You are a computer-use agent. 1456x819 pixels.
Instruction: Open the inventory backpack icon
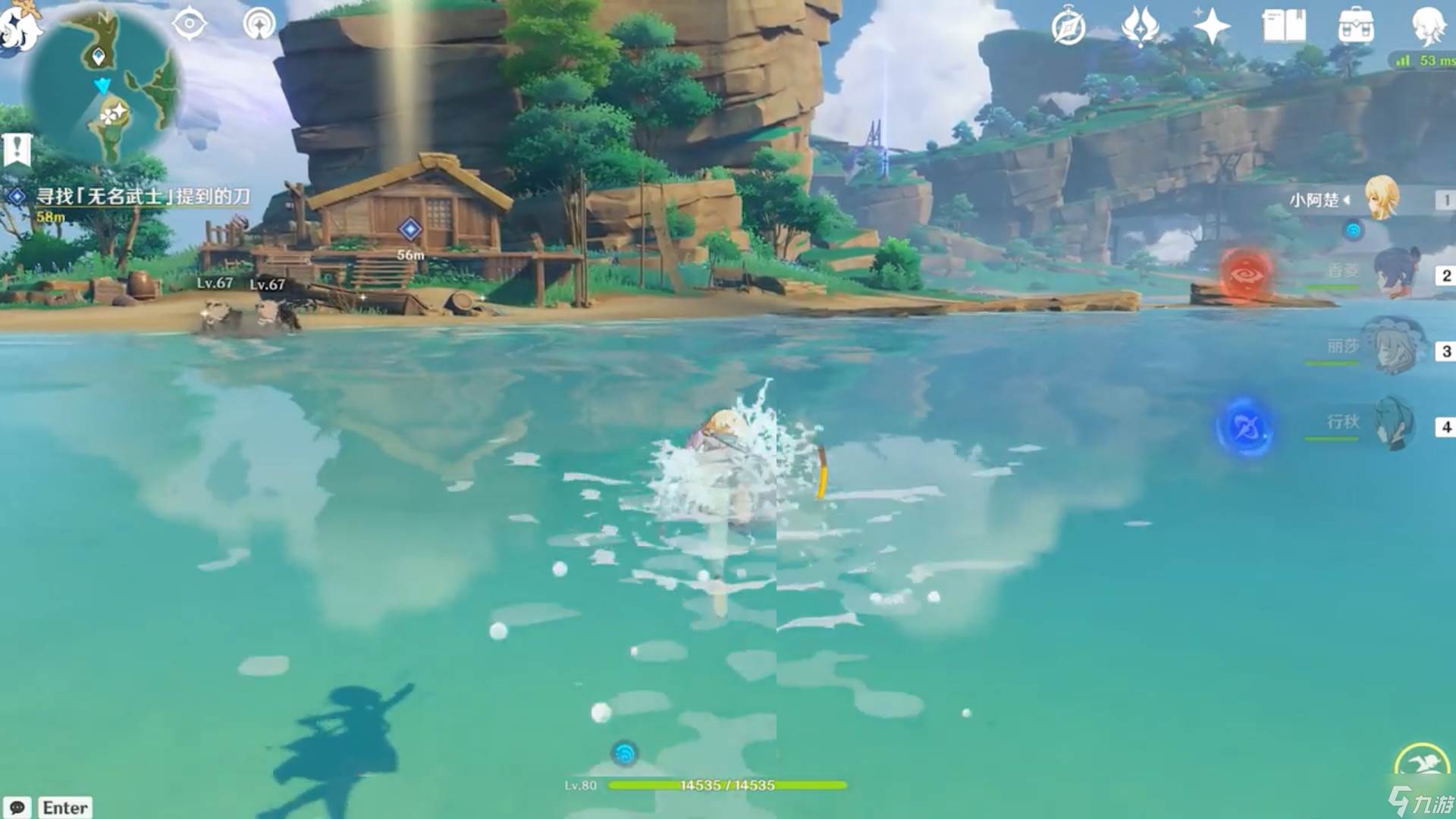tap(1356, 27)
